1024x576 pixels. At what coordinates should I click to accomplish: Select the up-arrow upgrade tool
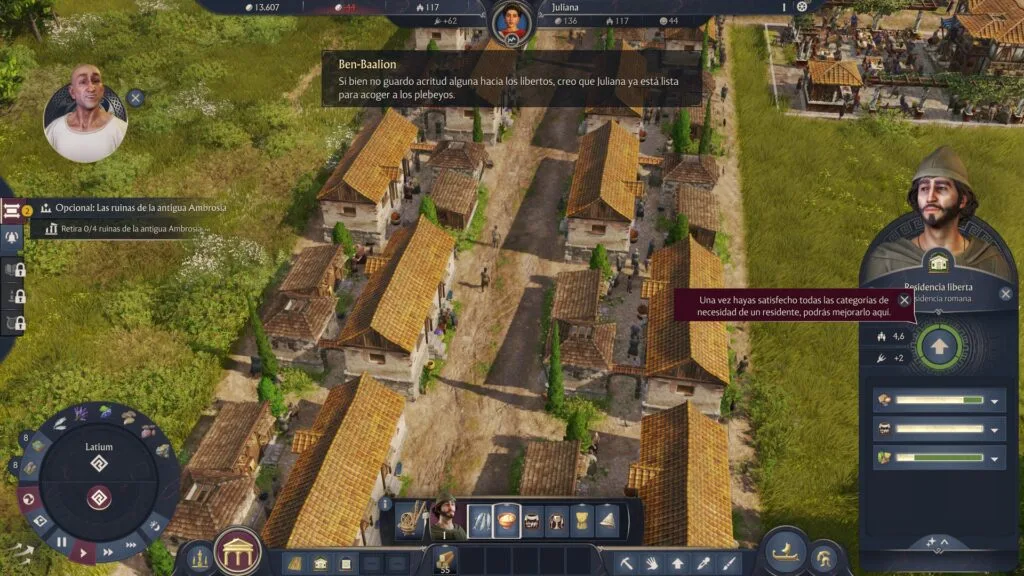coord(678,563)
